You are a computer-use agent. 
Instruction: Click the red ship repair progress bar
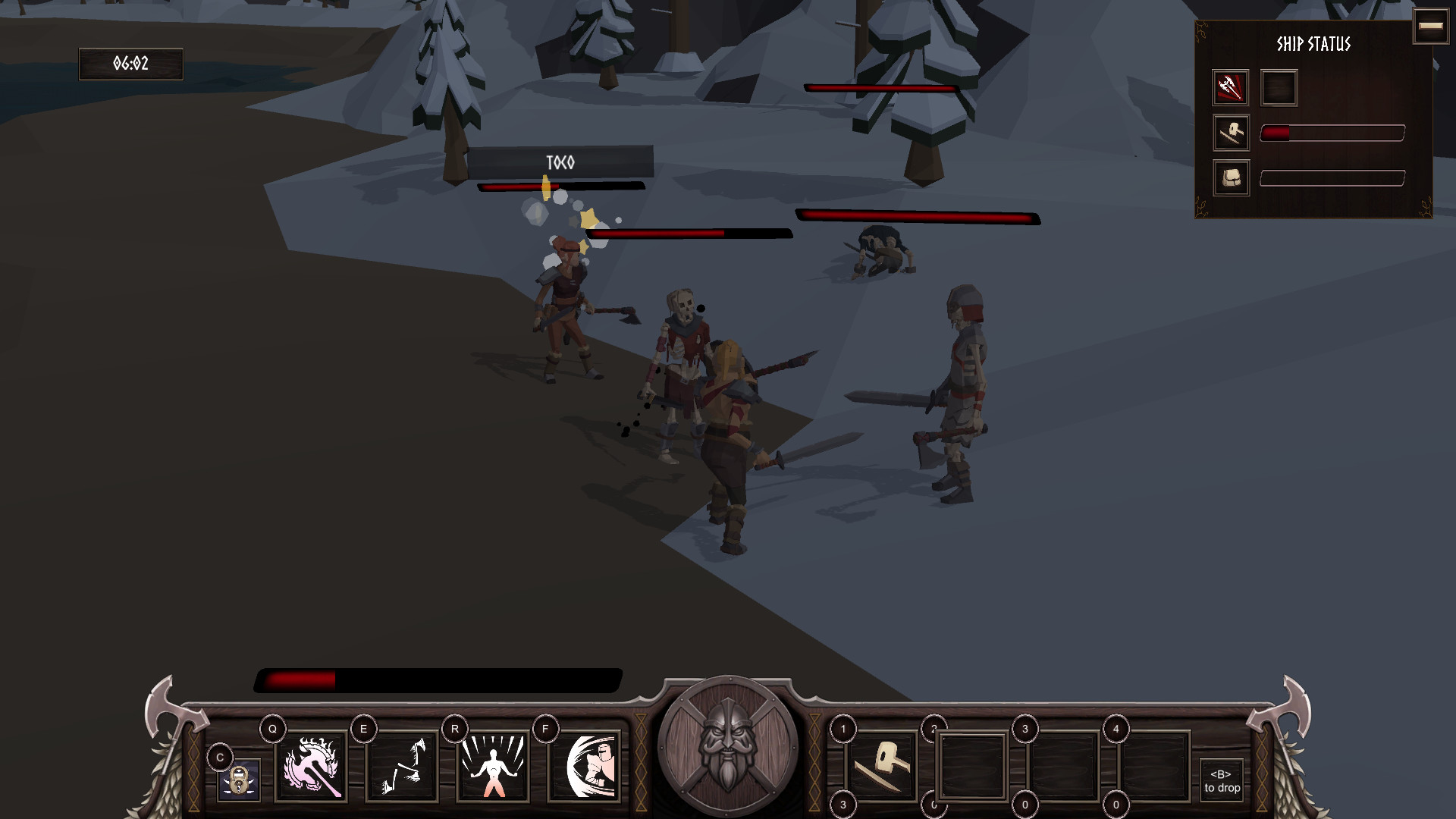(1331, 132)
